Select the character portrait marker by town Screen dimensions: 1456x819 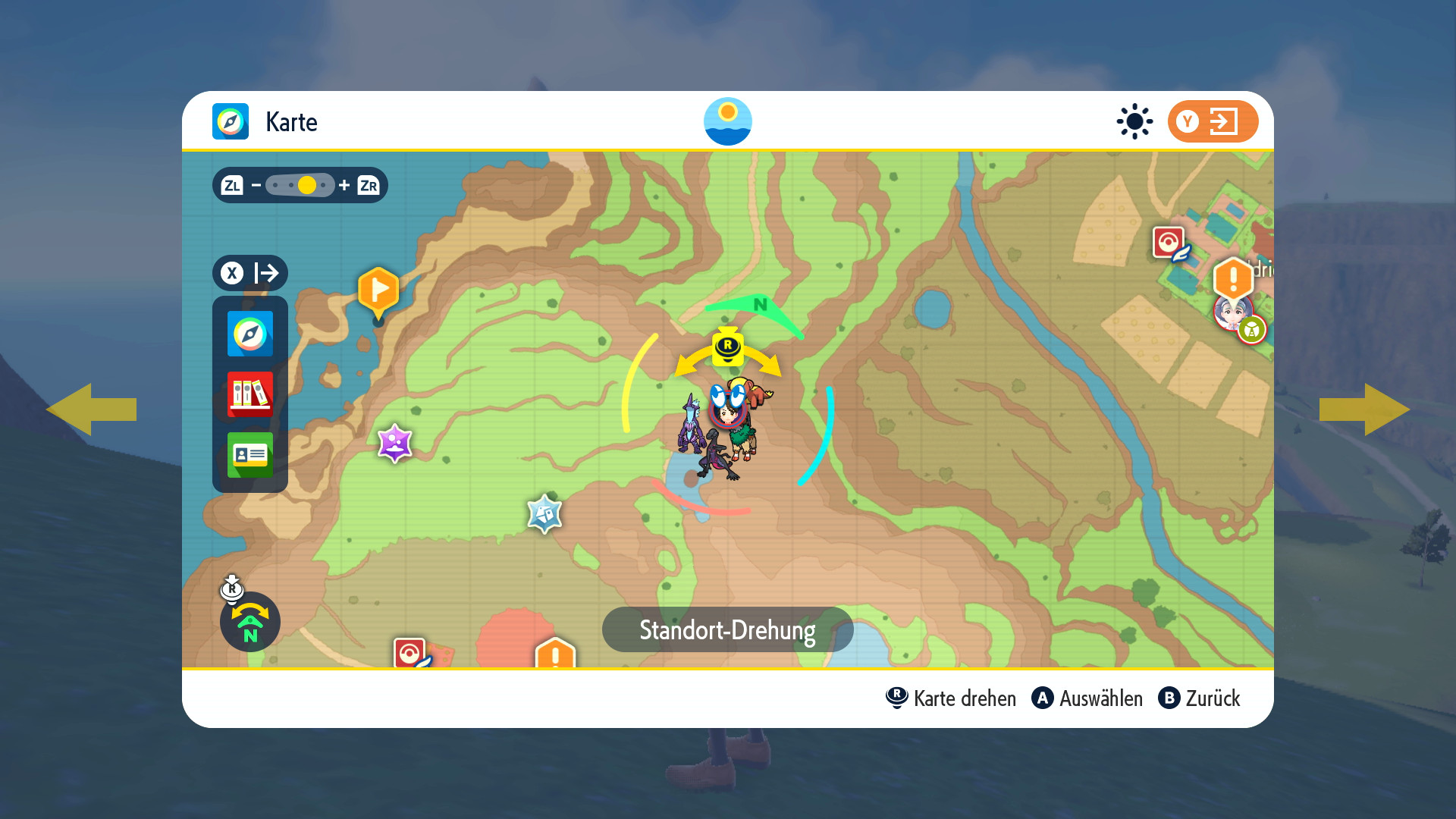(x=1230, y=312)
